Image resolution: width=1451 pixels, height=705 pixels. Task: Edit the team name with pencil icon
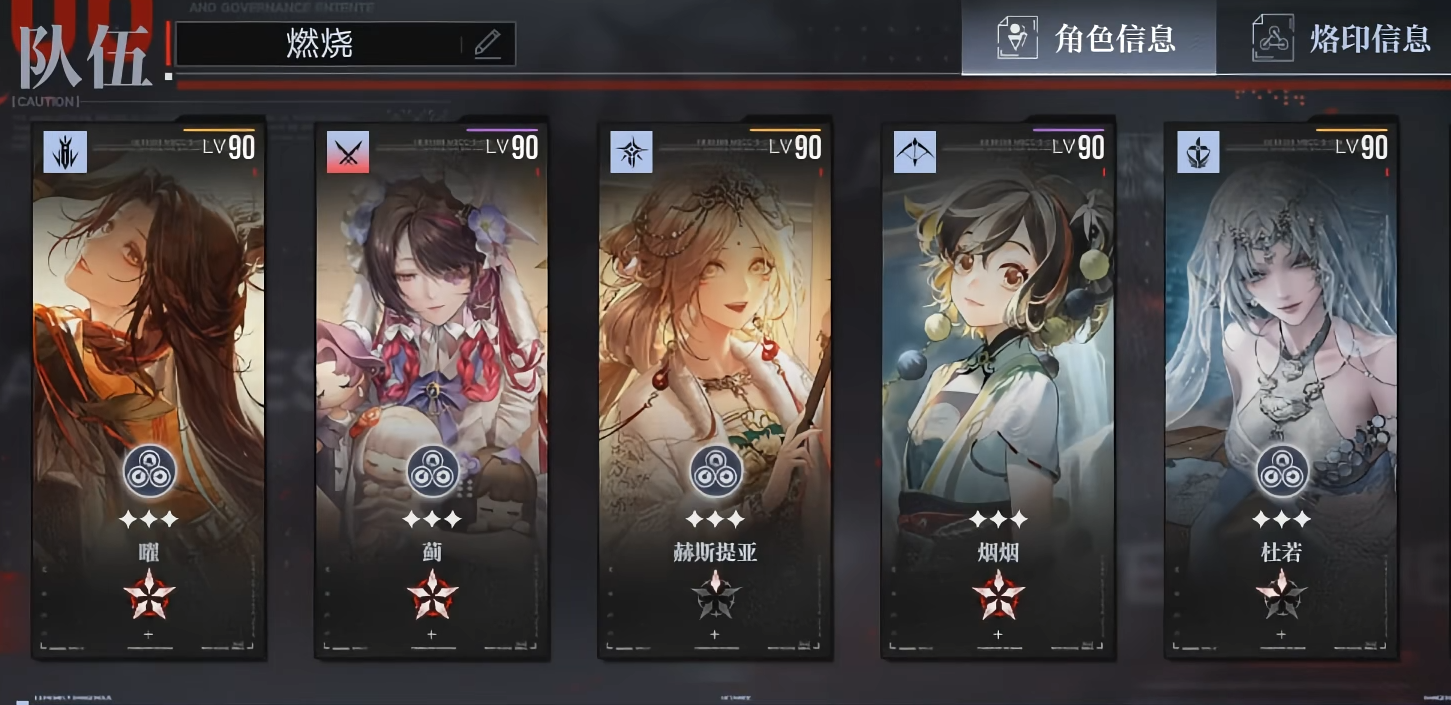coord(487,44)
